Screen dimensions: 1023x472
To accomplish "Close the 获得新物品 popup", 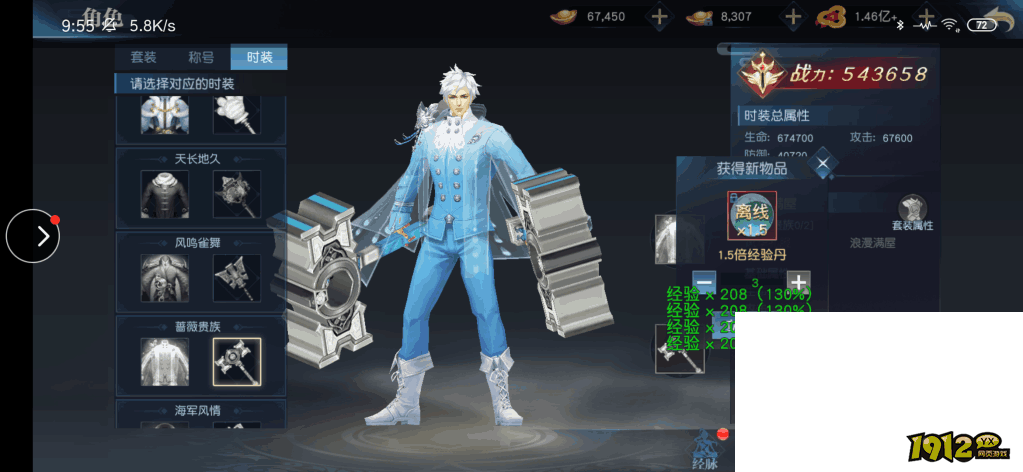I will click(822, 164).
